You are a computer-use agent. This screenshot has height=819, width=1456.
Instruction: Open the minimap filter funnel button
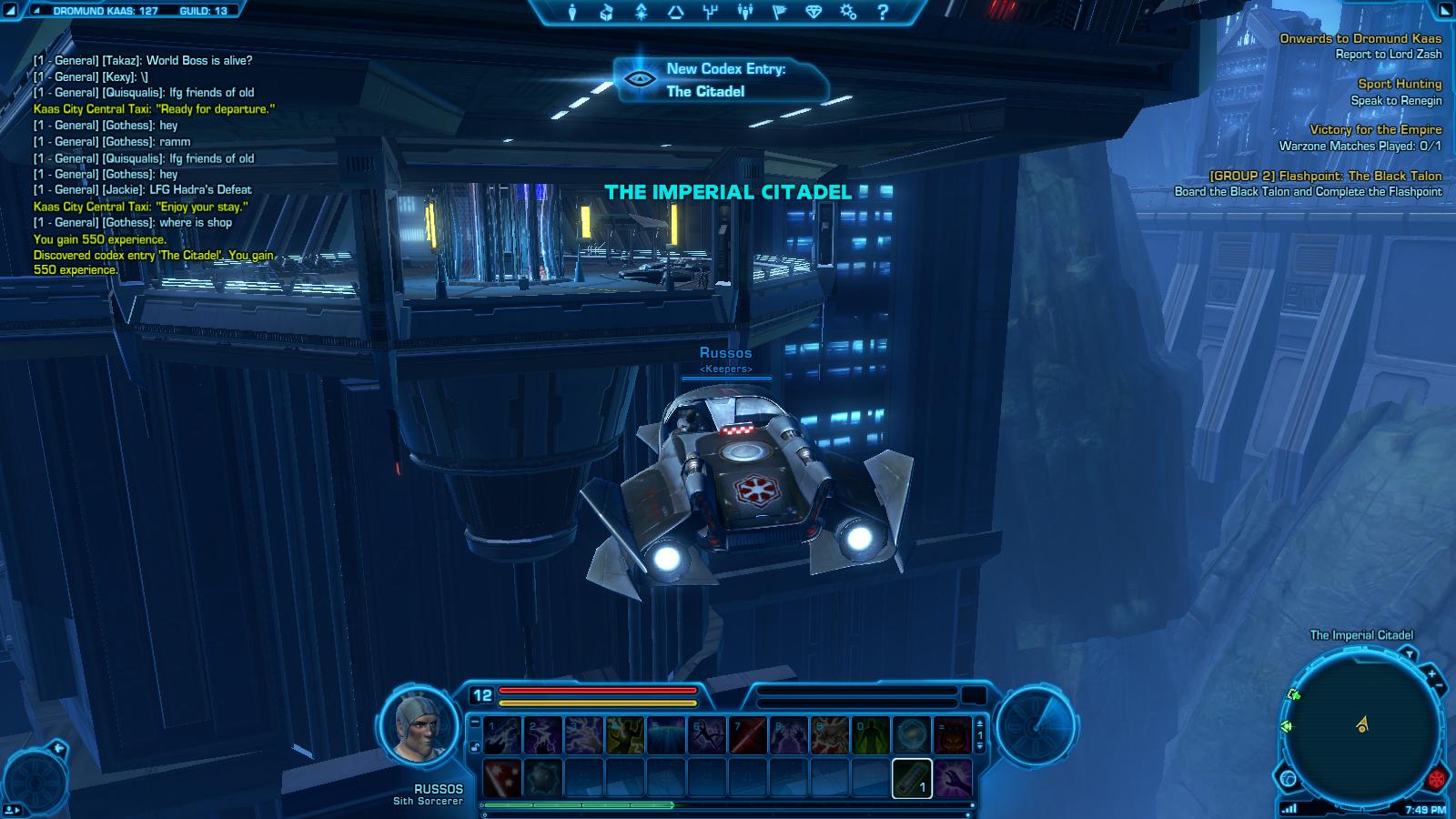(x=1409, y=653)
